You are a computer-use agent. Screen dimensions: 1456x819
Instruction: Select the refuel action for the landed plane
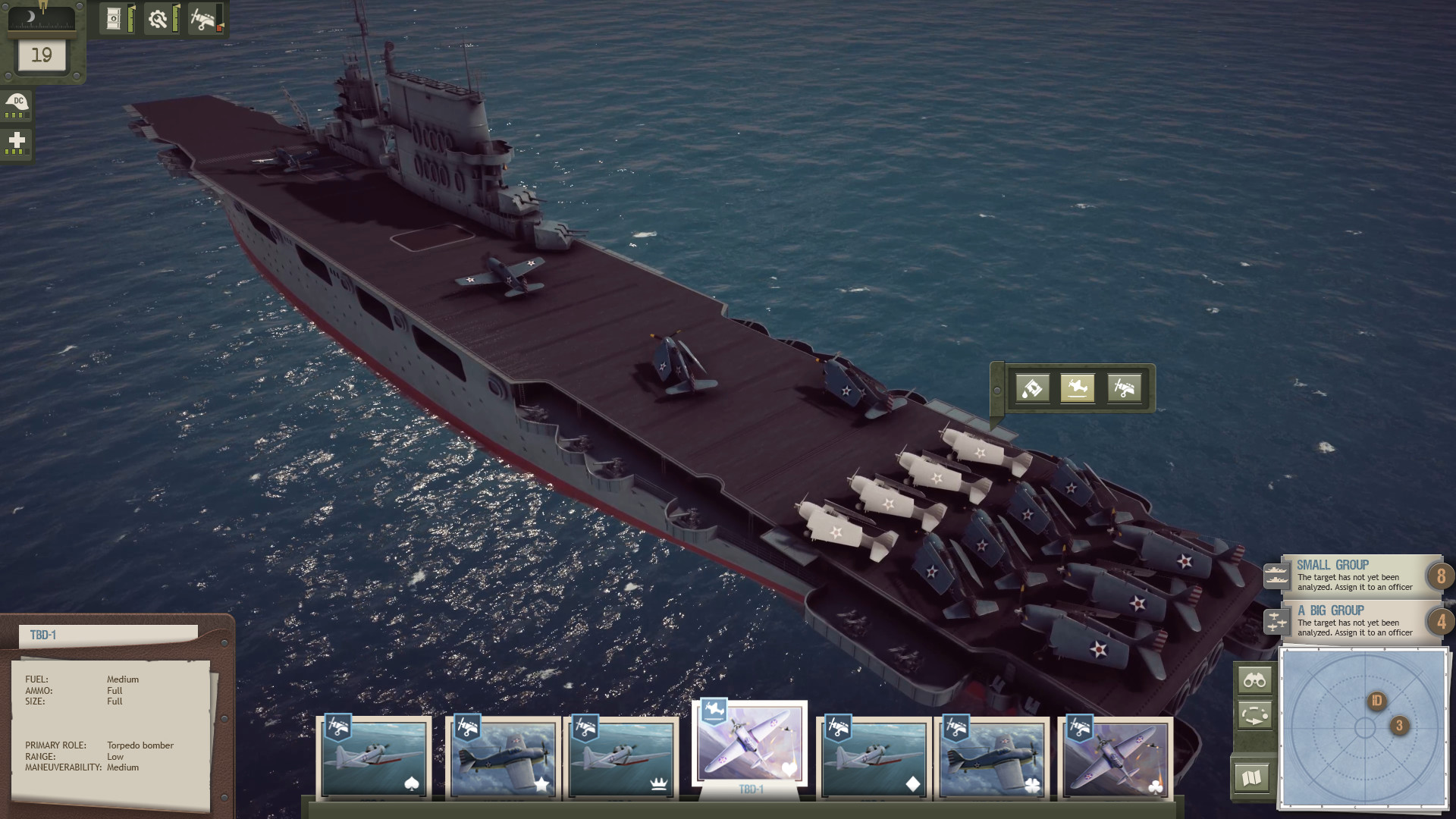(1031, 388)
